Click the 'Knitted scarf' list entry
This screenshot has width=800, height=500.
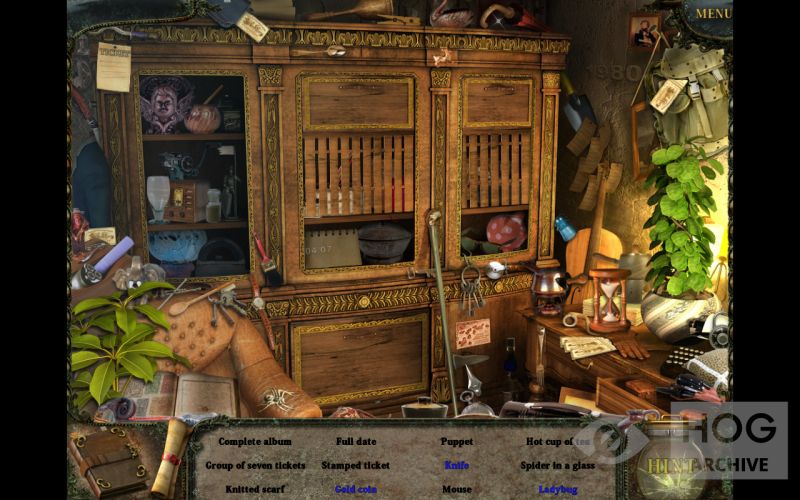255,489
